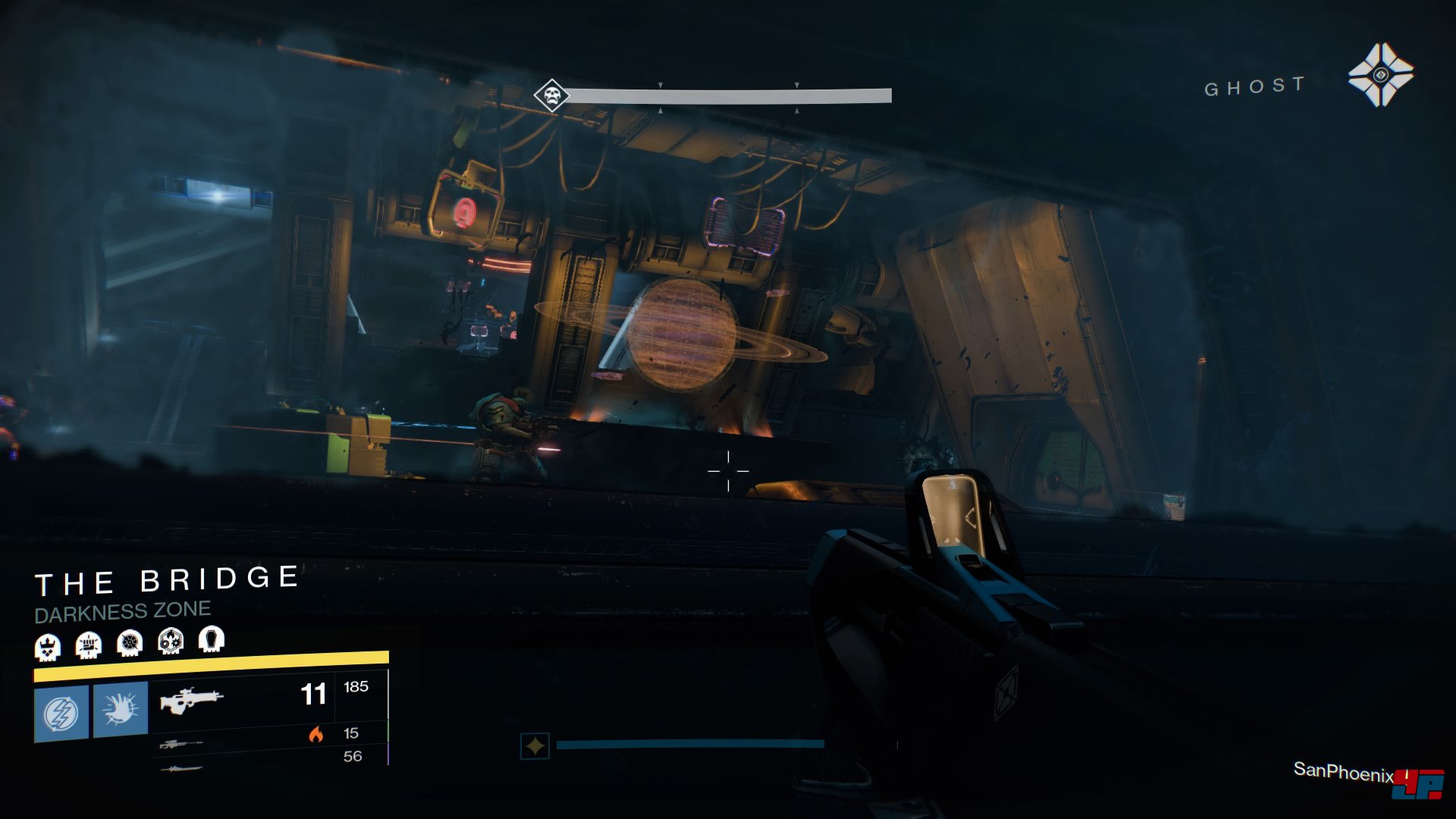Check the broken shield skull modifier
The height and width of the screenshot is (819, 1456).
[130, 644]
